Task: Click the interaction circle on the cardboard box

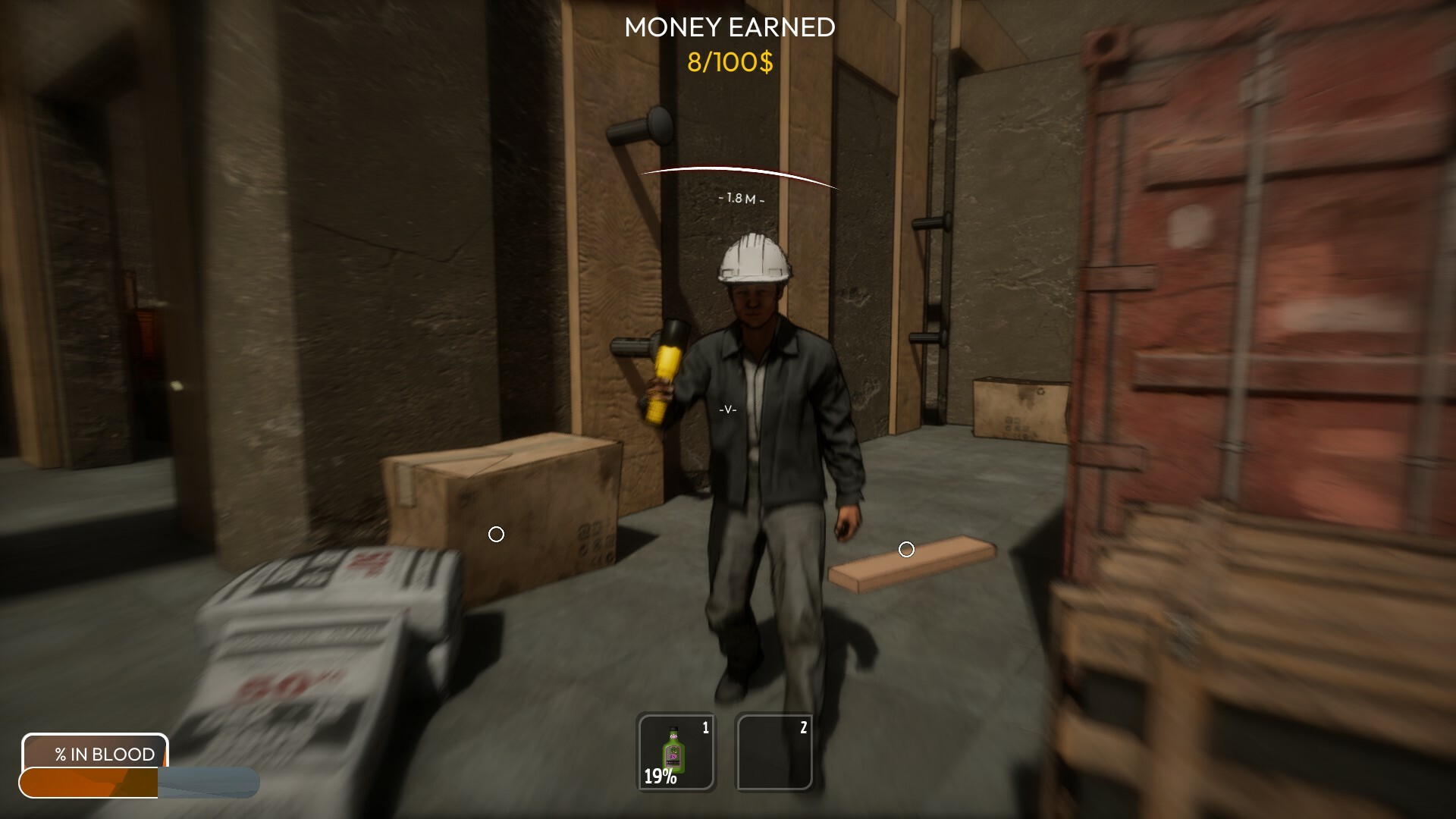Action: [497, 535]
